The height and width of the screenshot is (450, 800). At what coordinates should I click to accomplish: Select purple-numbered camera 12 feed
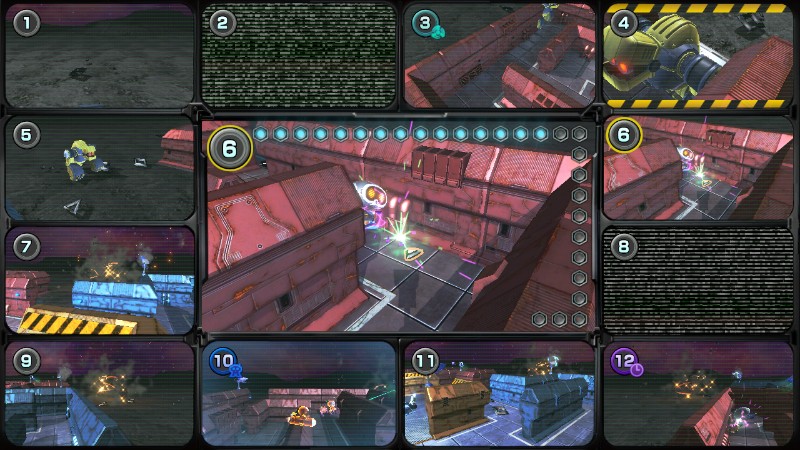[x=699, y=393]
